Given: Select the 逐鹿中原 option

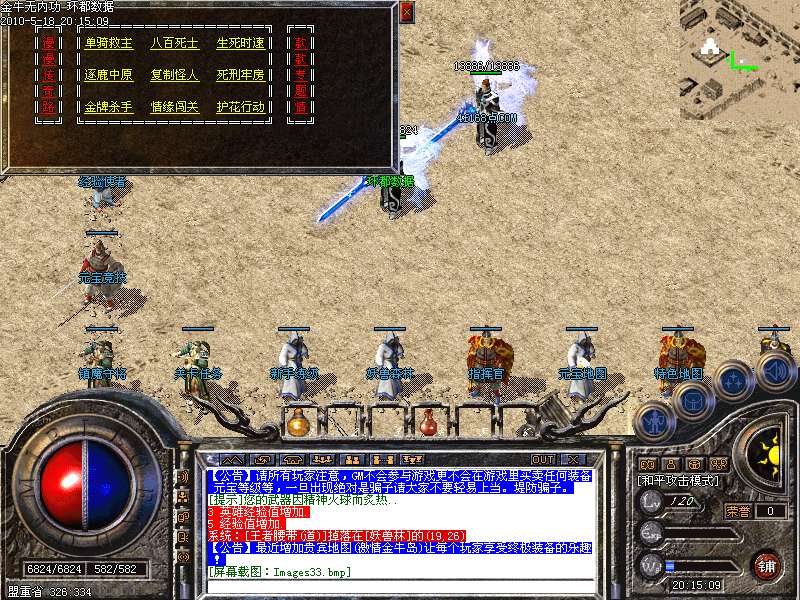Looking at the screenshot, I should (x=109, y=75).
